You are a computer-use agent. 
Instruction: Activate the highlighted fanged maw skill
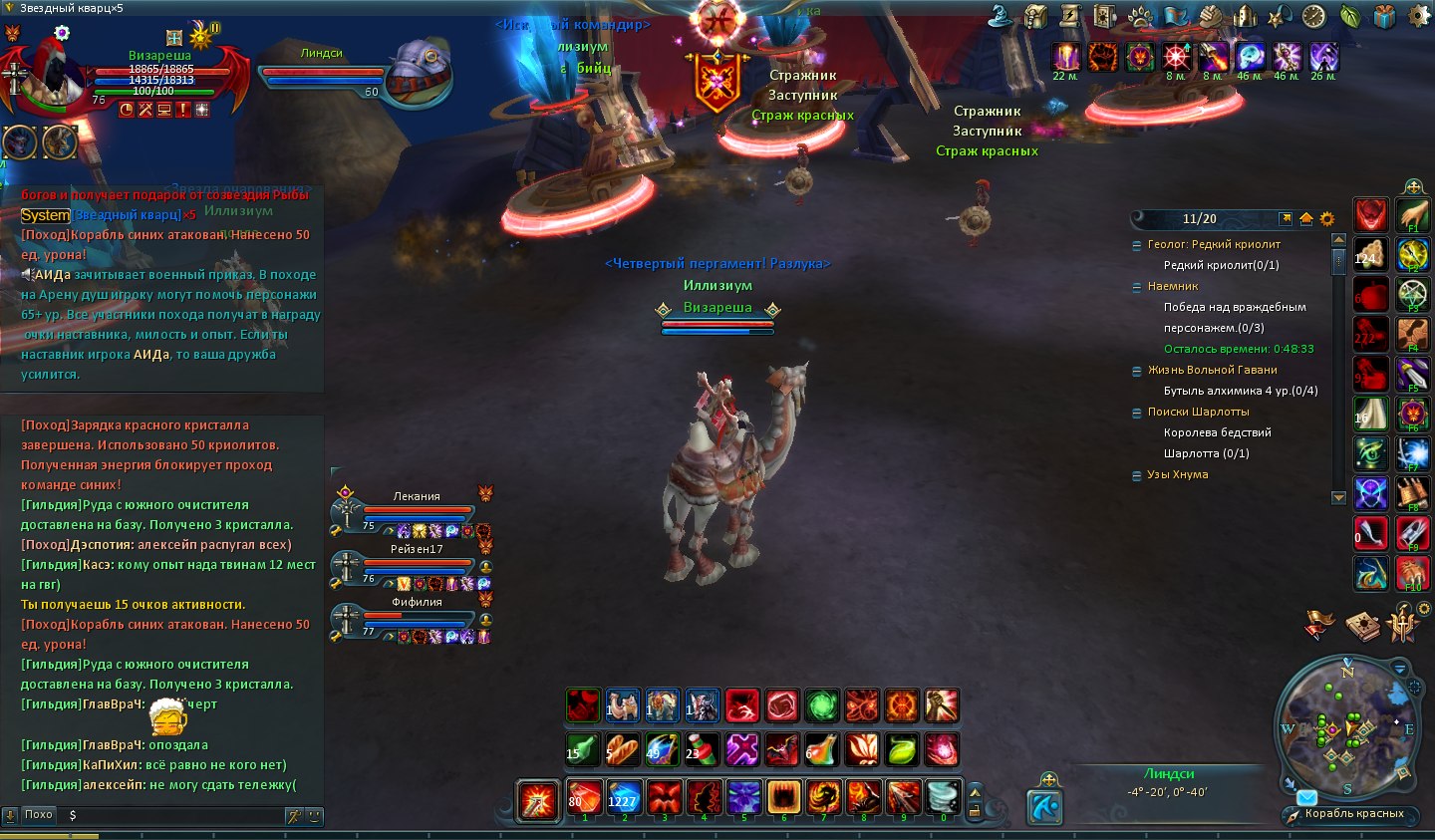pyautogui.click(x=783, y=797)
